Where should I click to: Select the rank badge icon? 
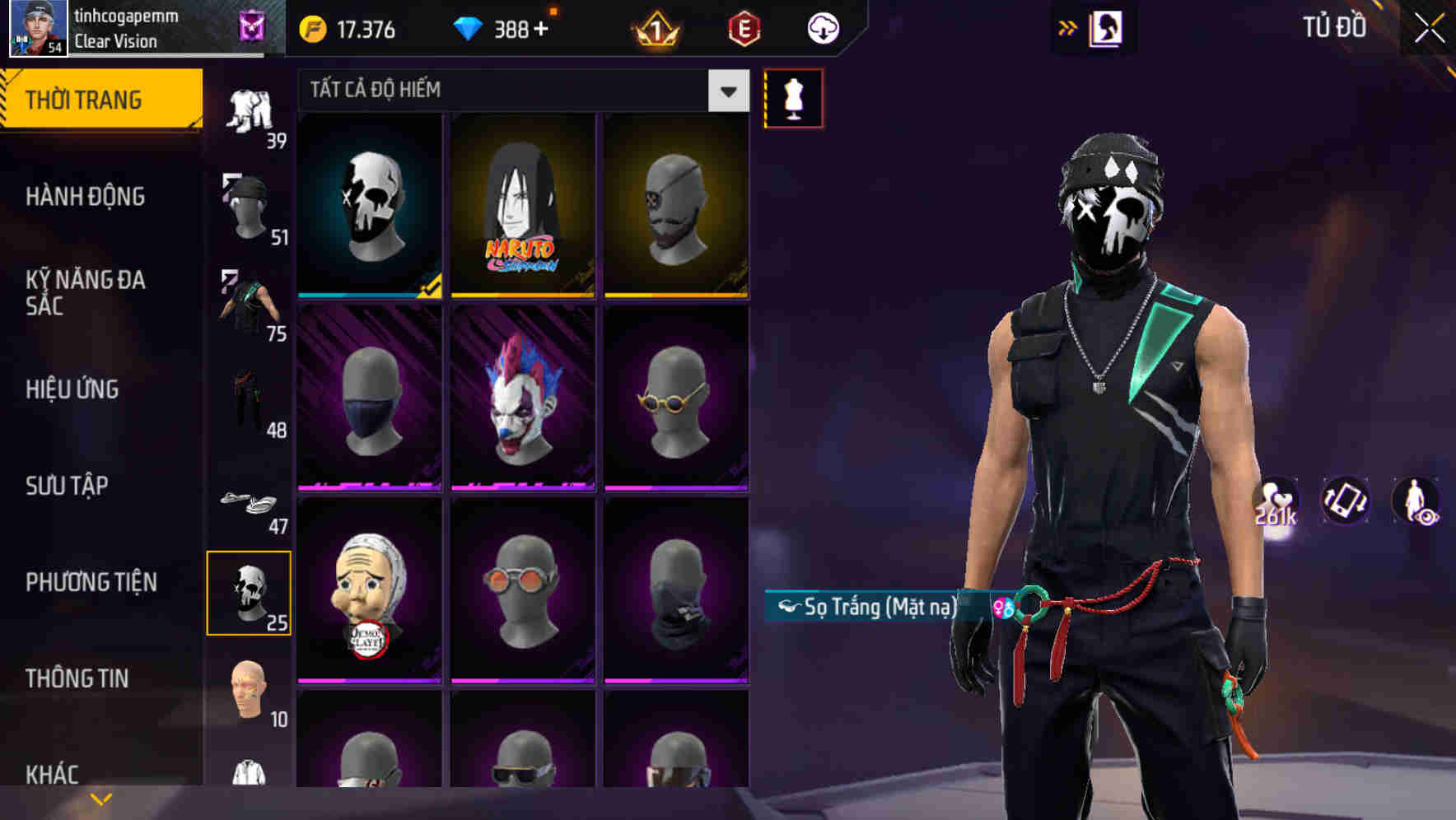[655, 30]
